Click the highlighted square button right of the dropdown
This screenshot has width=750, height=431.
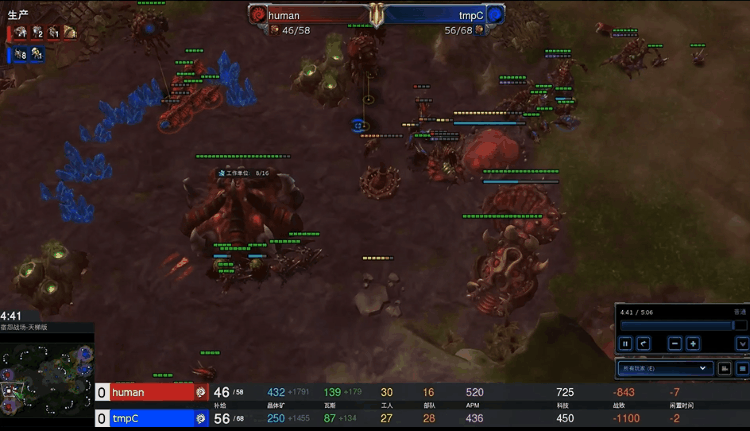(743, 369)
